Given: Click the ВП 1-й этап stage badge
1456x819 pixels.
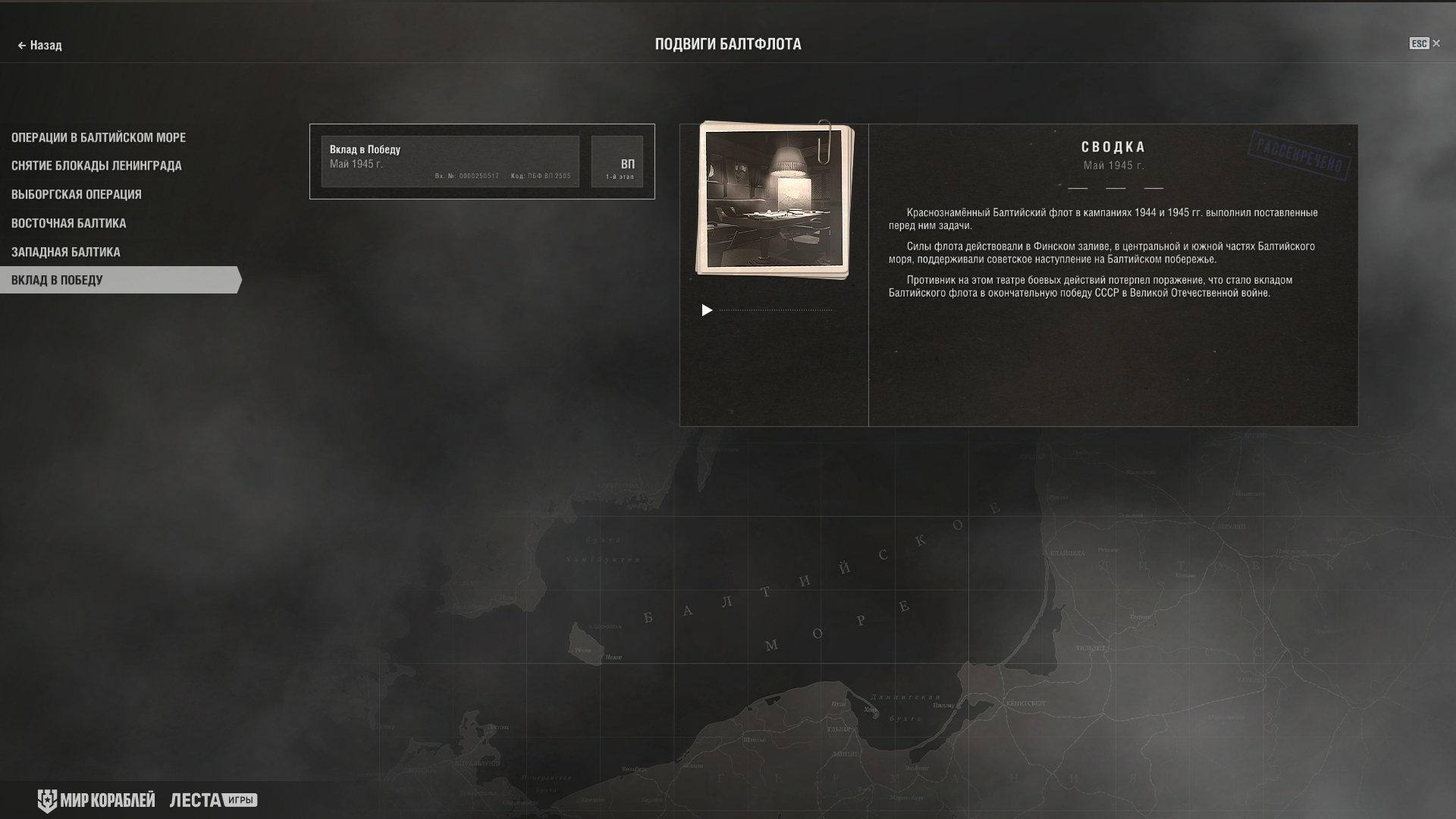Looking at the screenshot, I should (617, 162).
